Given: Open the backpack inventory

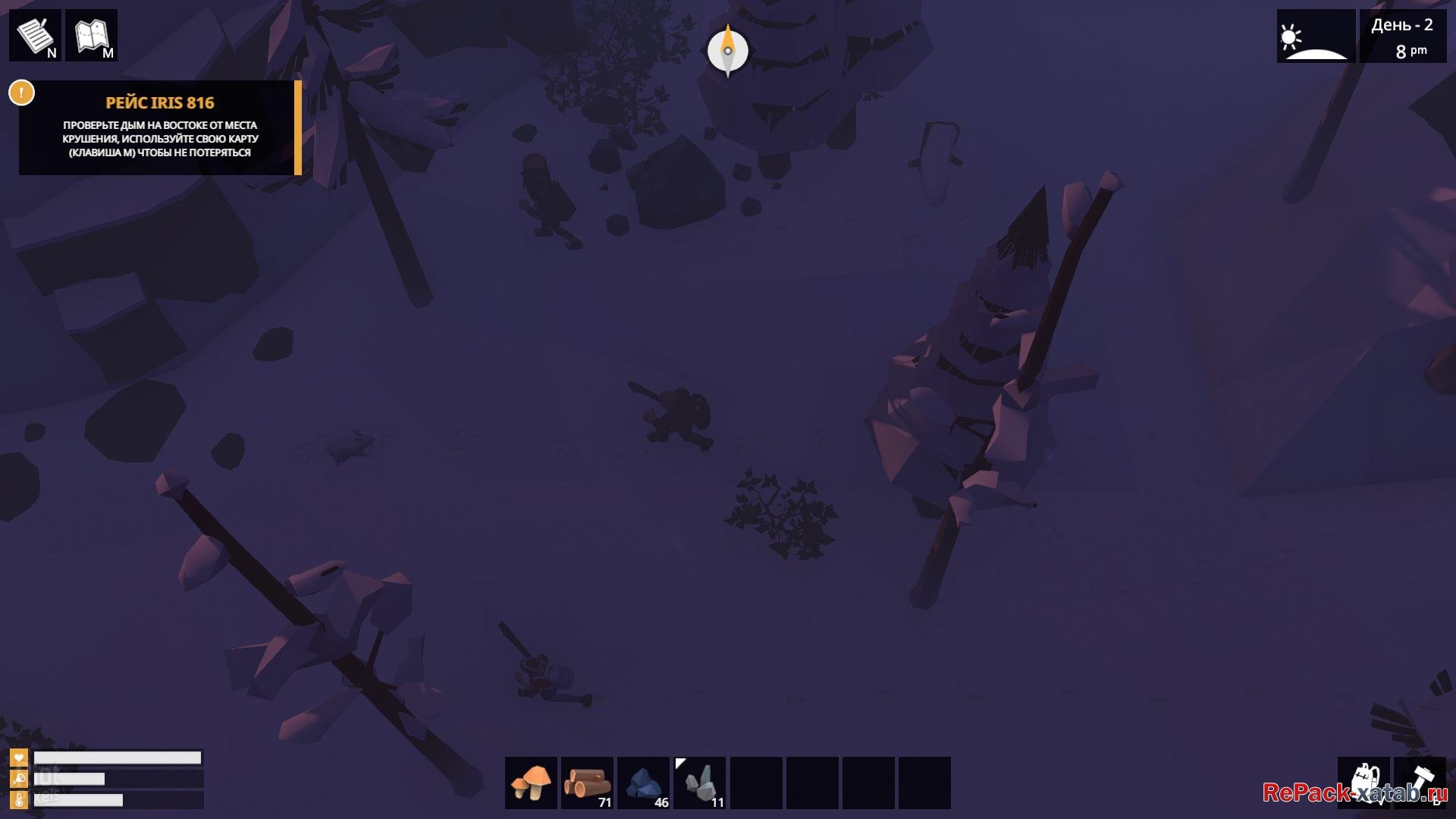Looking at the screenshot, I should (x=1363, y=783).
